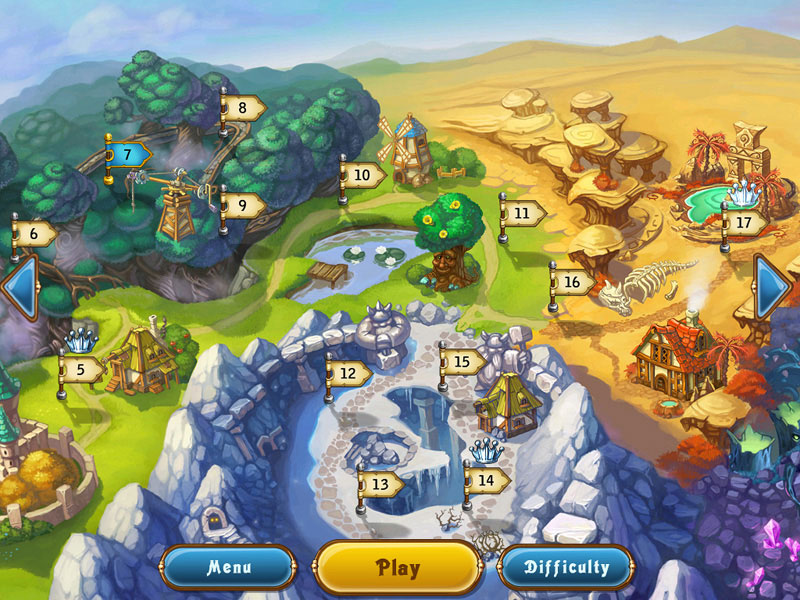
Task: Pick level 15 signpost
Action: [x=463, y=361]
